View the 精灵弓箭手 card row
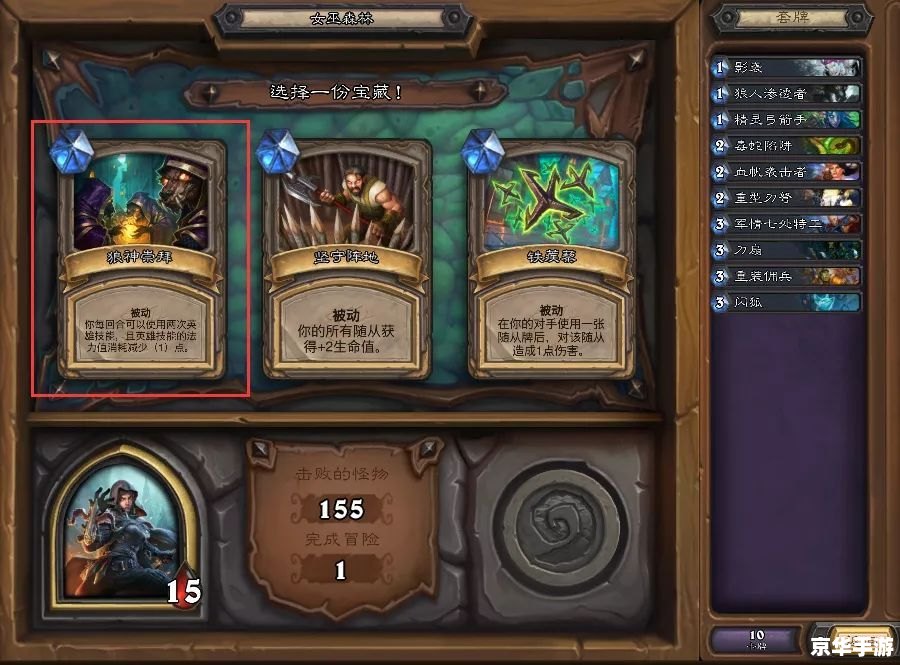This screenshot has height=665, width=900. point(785,120)
